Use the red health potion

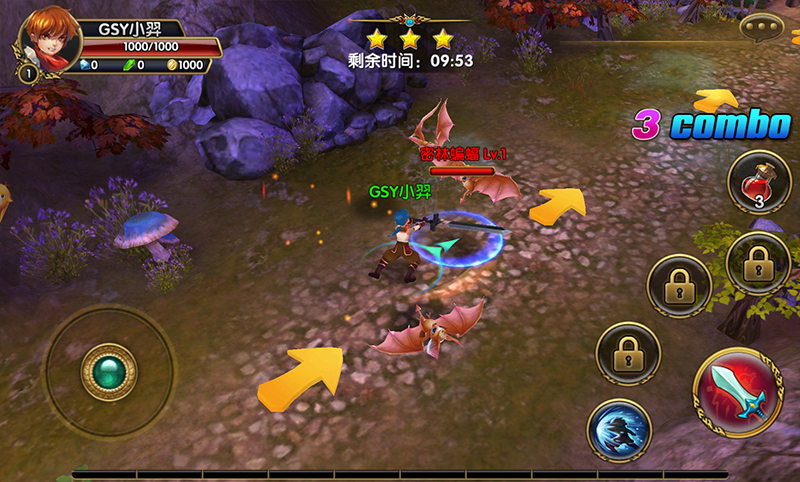pos(759,182)
